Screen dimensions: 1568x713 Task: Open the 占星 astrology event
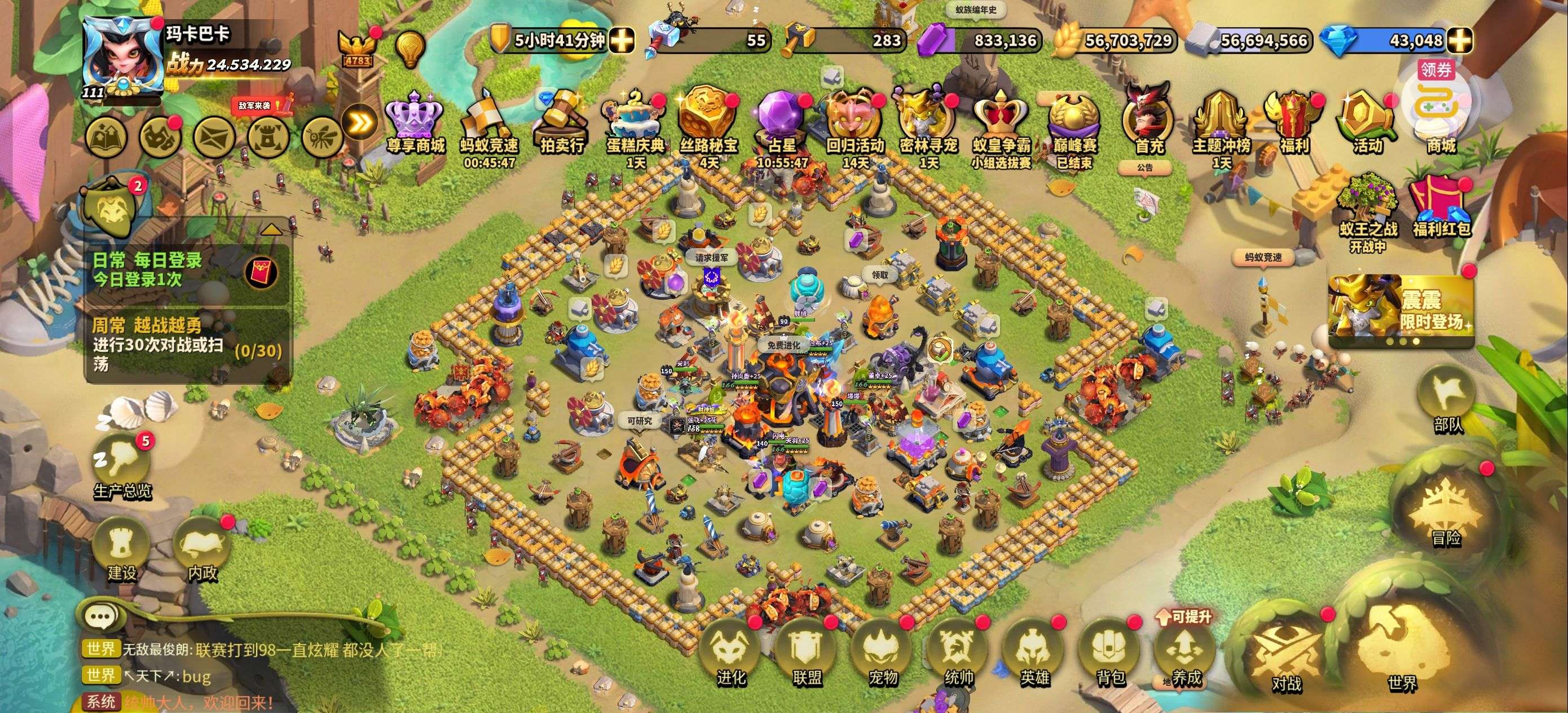tap(782, 122)
